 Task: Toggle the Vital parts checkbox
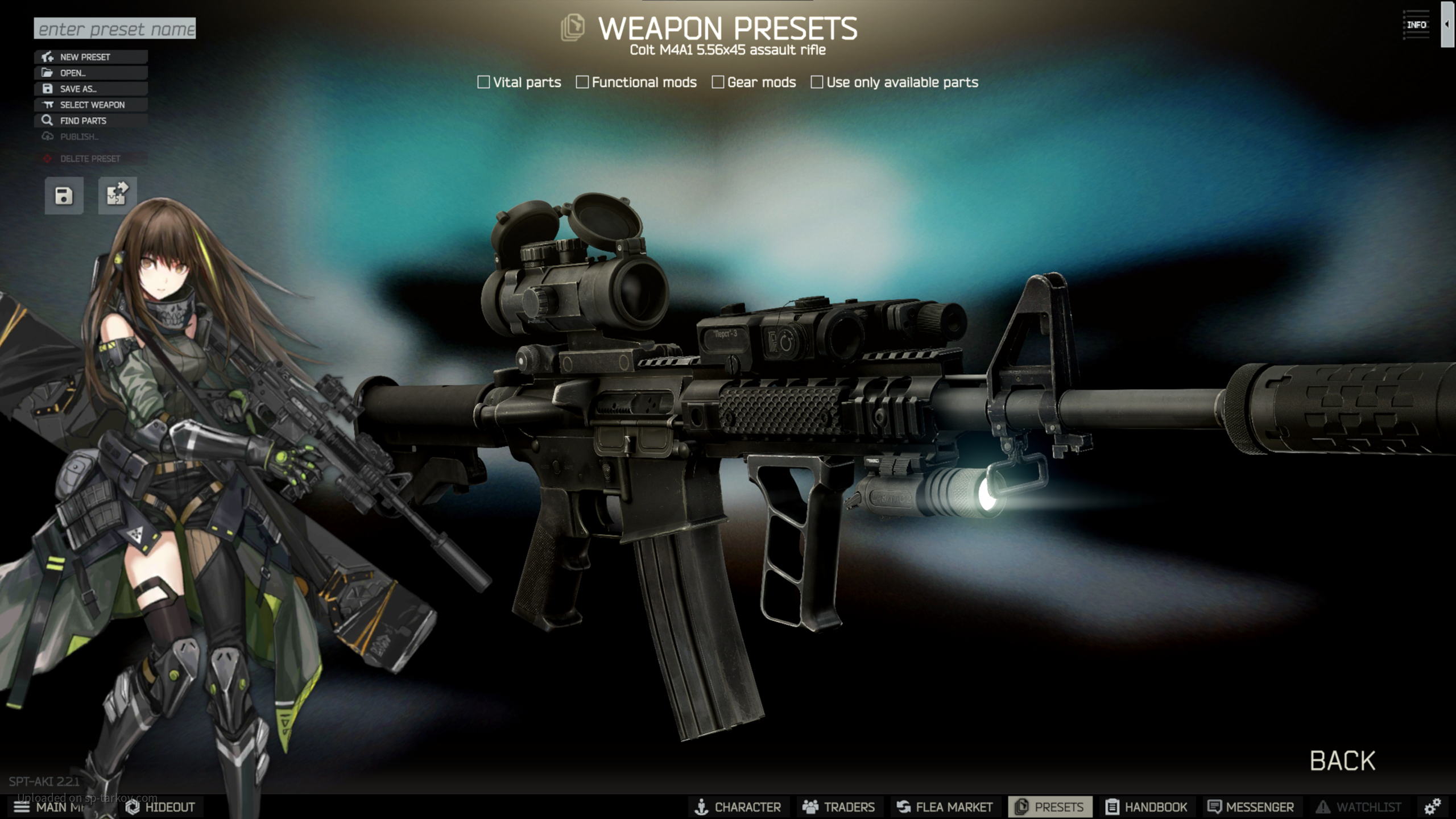click(x=483, y=82)
